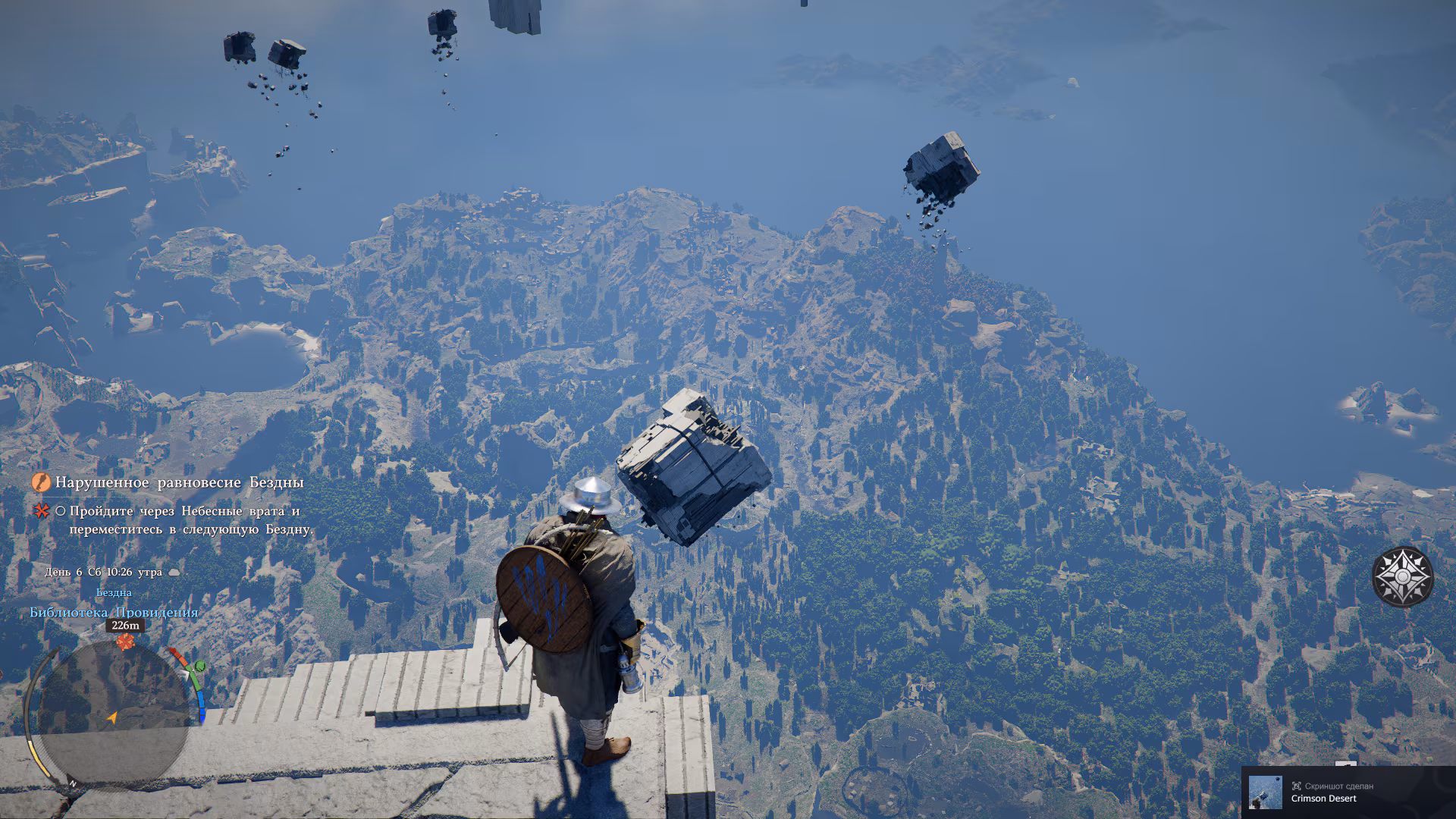Click the objective about Небесные врата

coord(190,520)
